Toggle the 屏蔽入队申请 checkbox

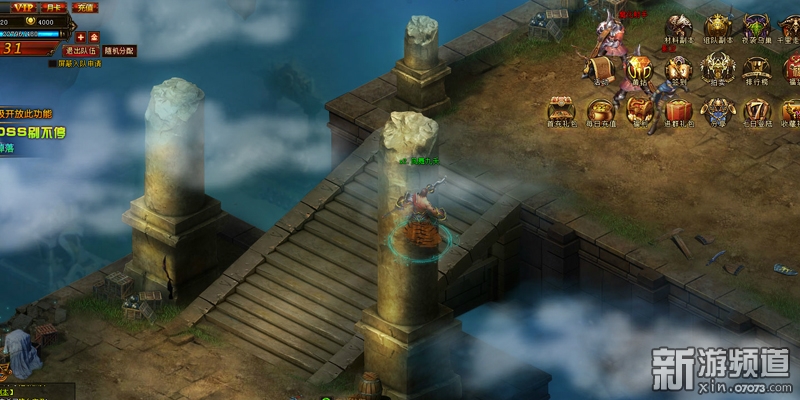pos(54,63)
